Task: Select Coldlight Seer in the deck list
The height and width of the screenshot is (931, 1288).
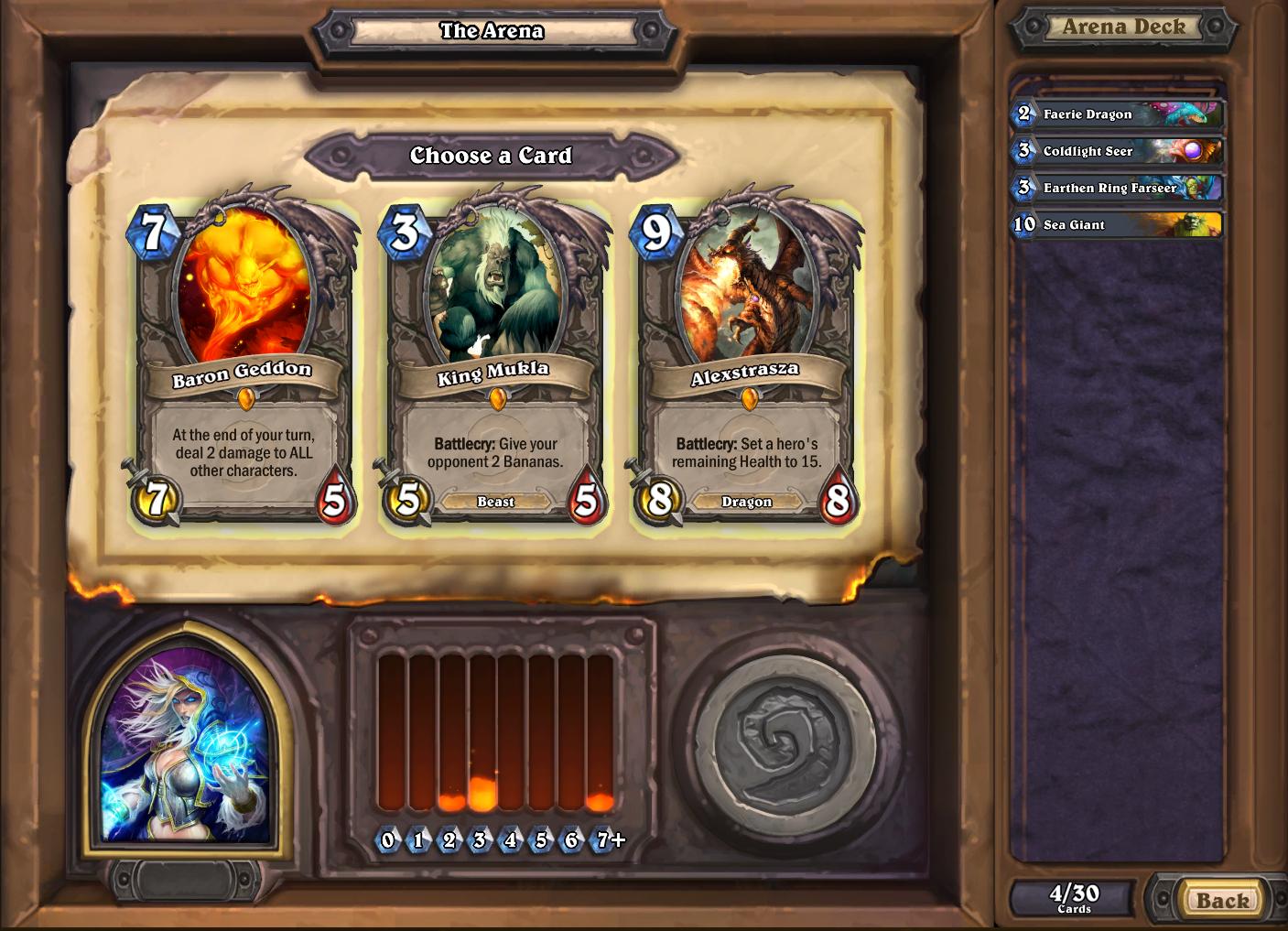Action: point(1117,151)
